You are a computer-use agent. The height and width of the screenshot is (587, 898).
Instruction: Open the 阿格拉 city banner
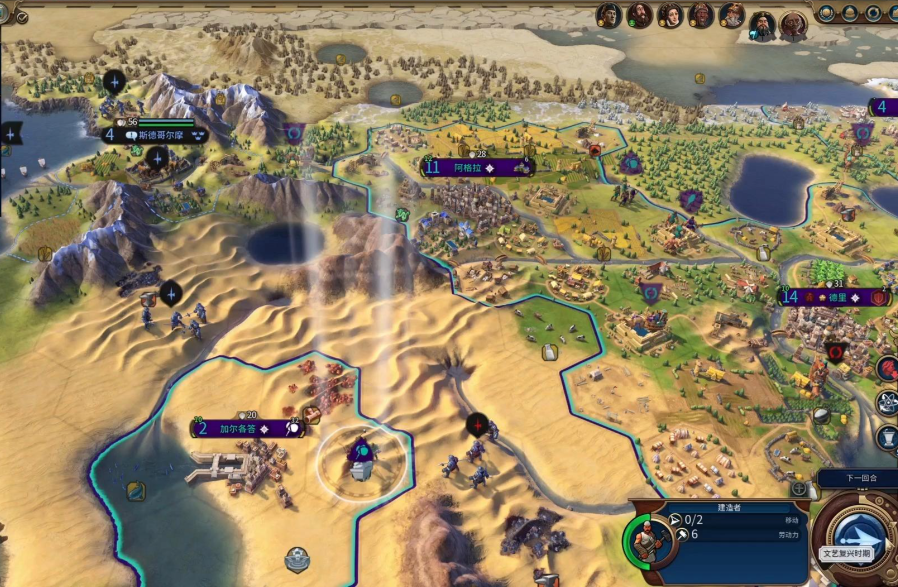(x=474, y=167)
